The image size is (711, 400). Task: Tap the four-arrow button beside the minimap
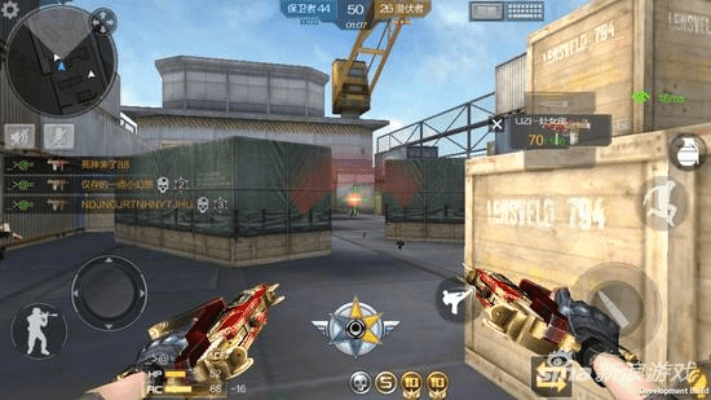(103, 20)
